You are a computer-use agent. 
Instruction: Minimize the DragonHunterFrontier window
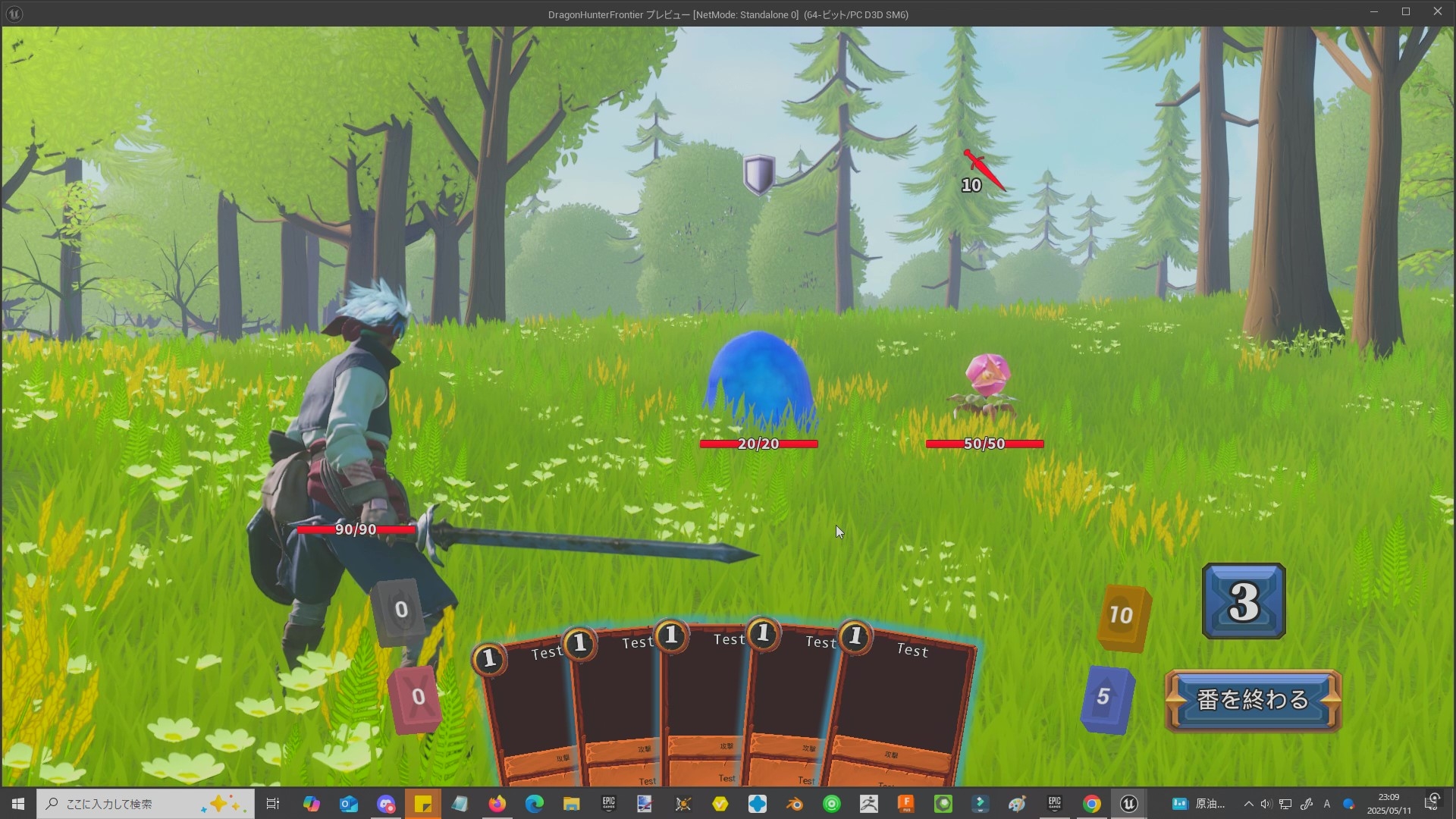click(1373, 12)
